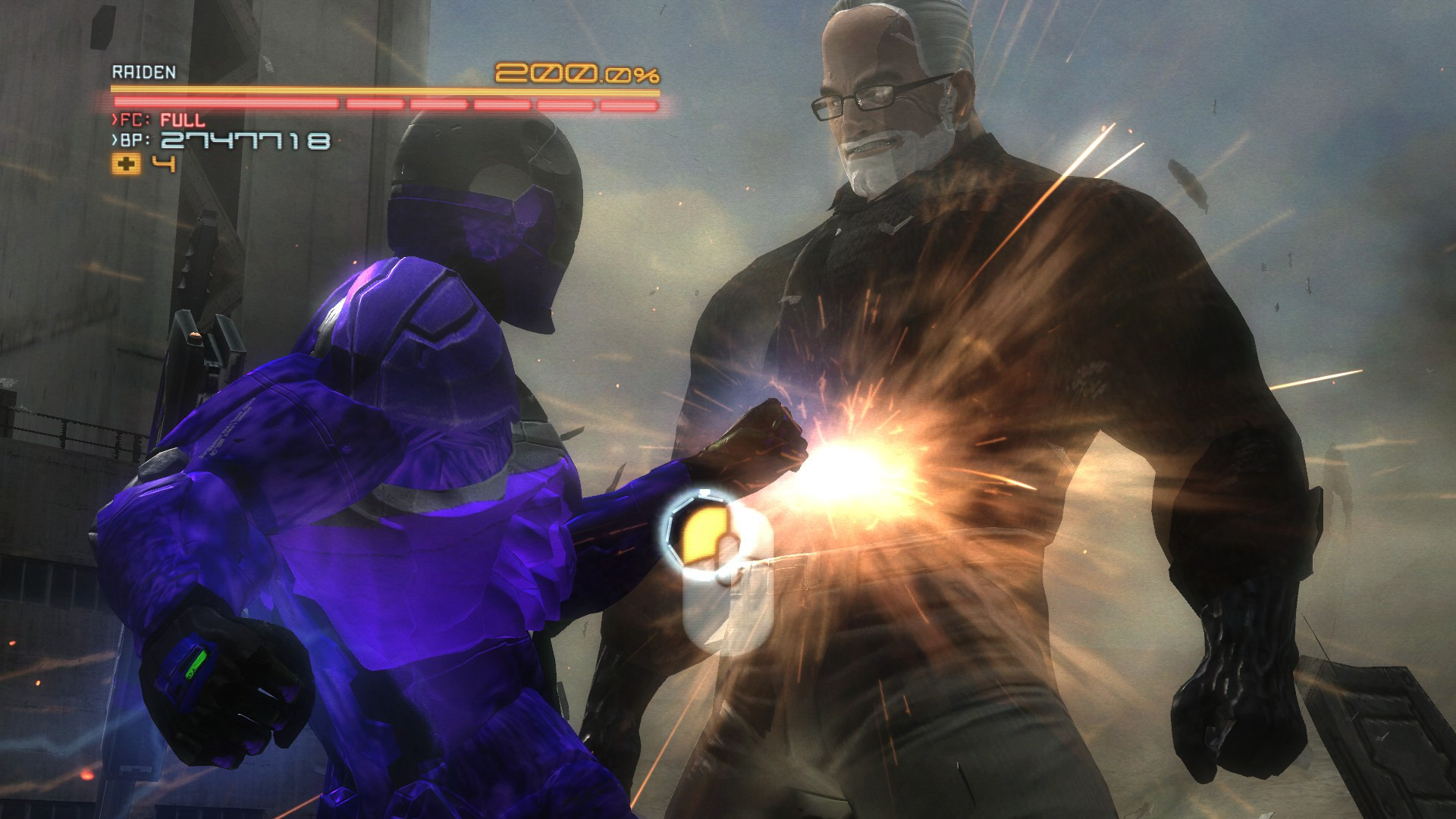Image resolution: width=1456 pixels, height=819 pixels.
Task: Select the RAIDEN name label
Action: (x=144, y=70)
